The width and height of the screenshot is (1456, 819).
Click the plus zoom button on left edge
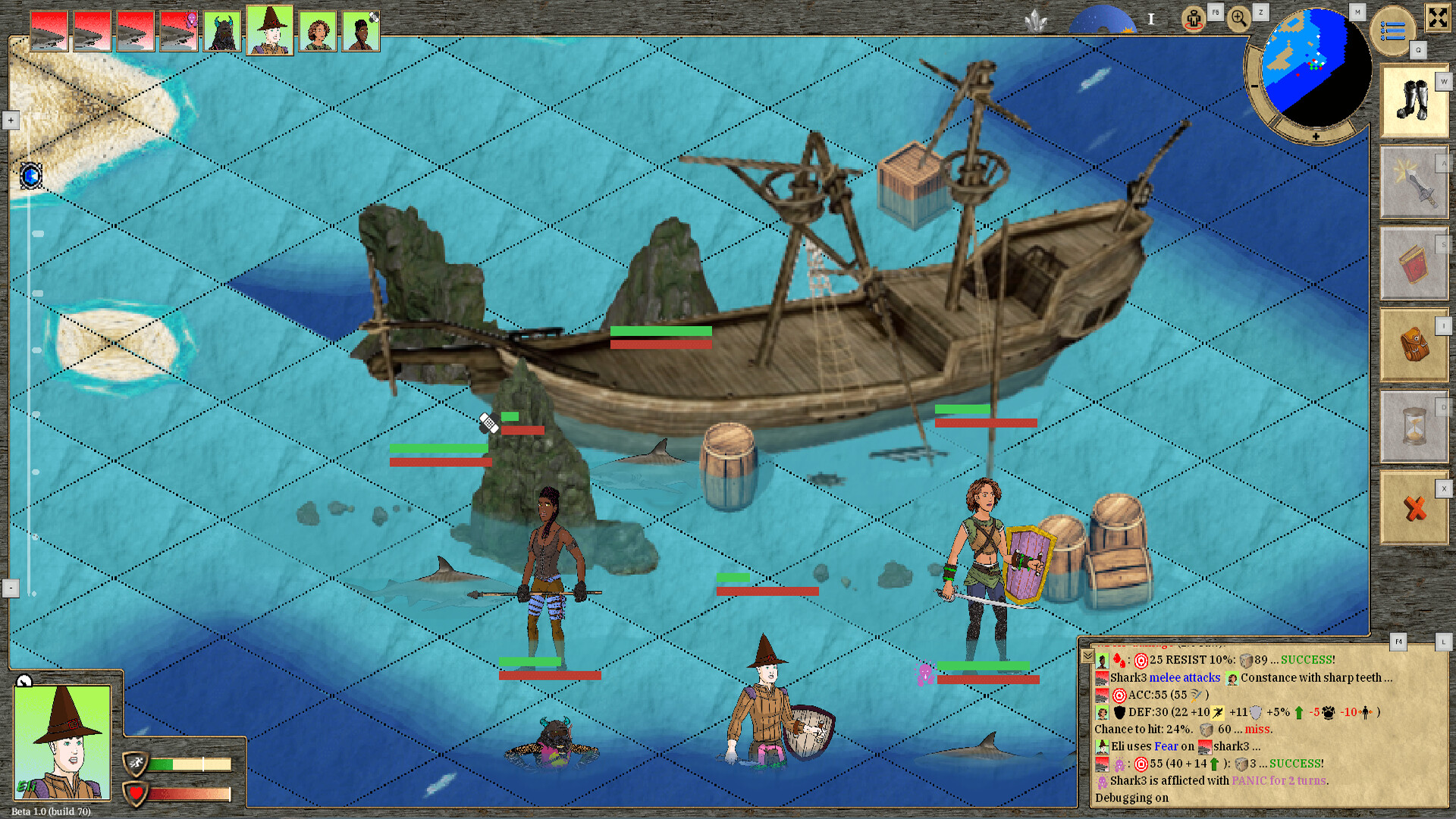(x=11, y=120)
